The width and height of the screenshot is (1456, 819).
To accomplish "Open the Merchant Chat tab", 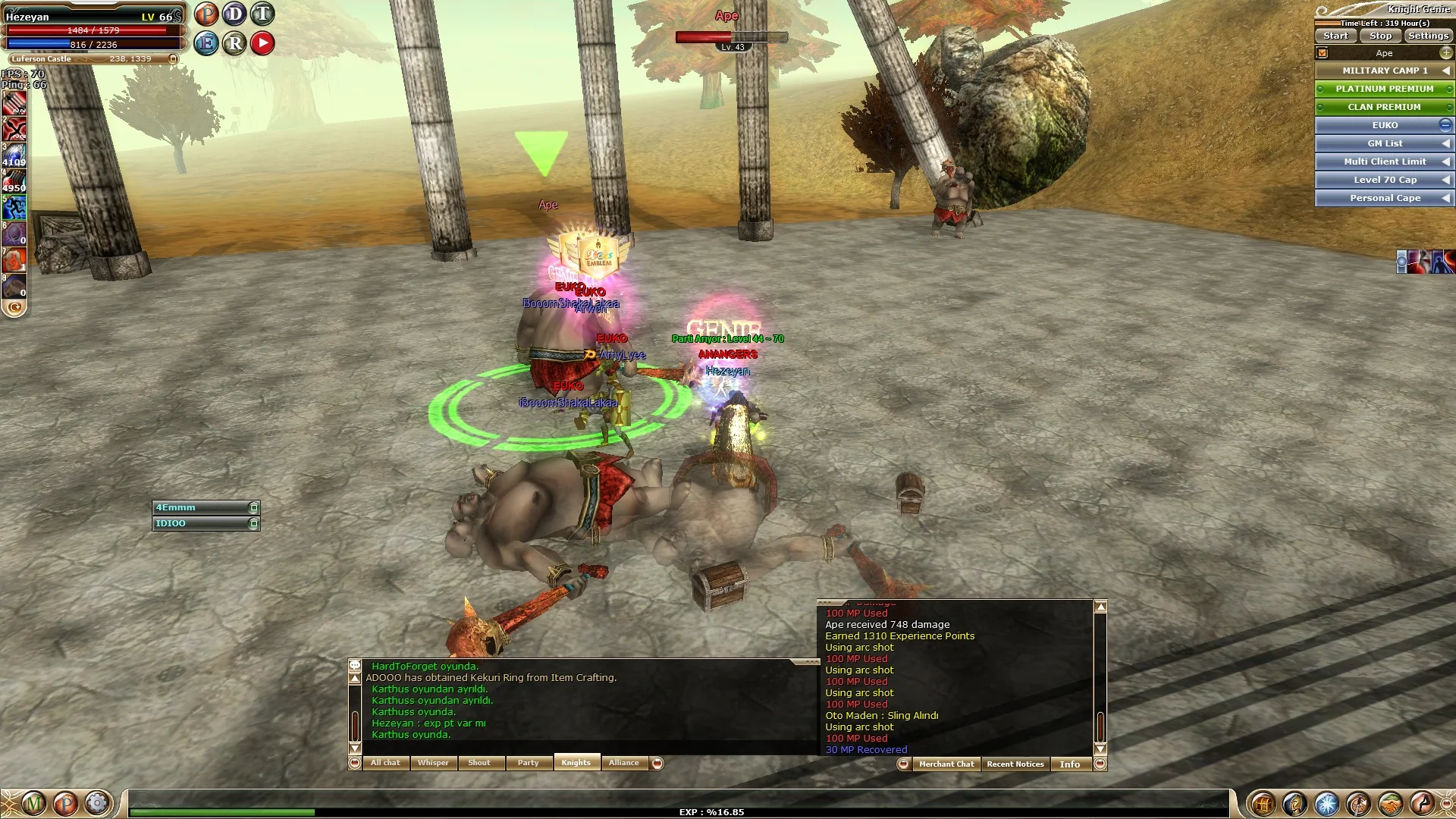I will 946,764.
